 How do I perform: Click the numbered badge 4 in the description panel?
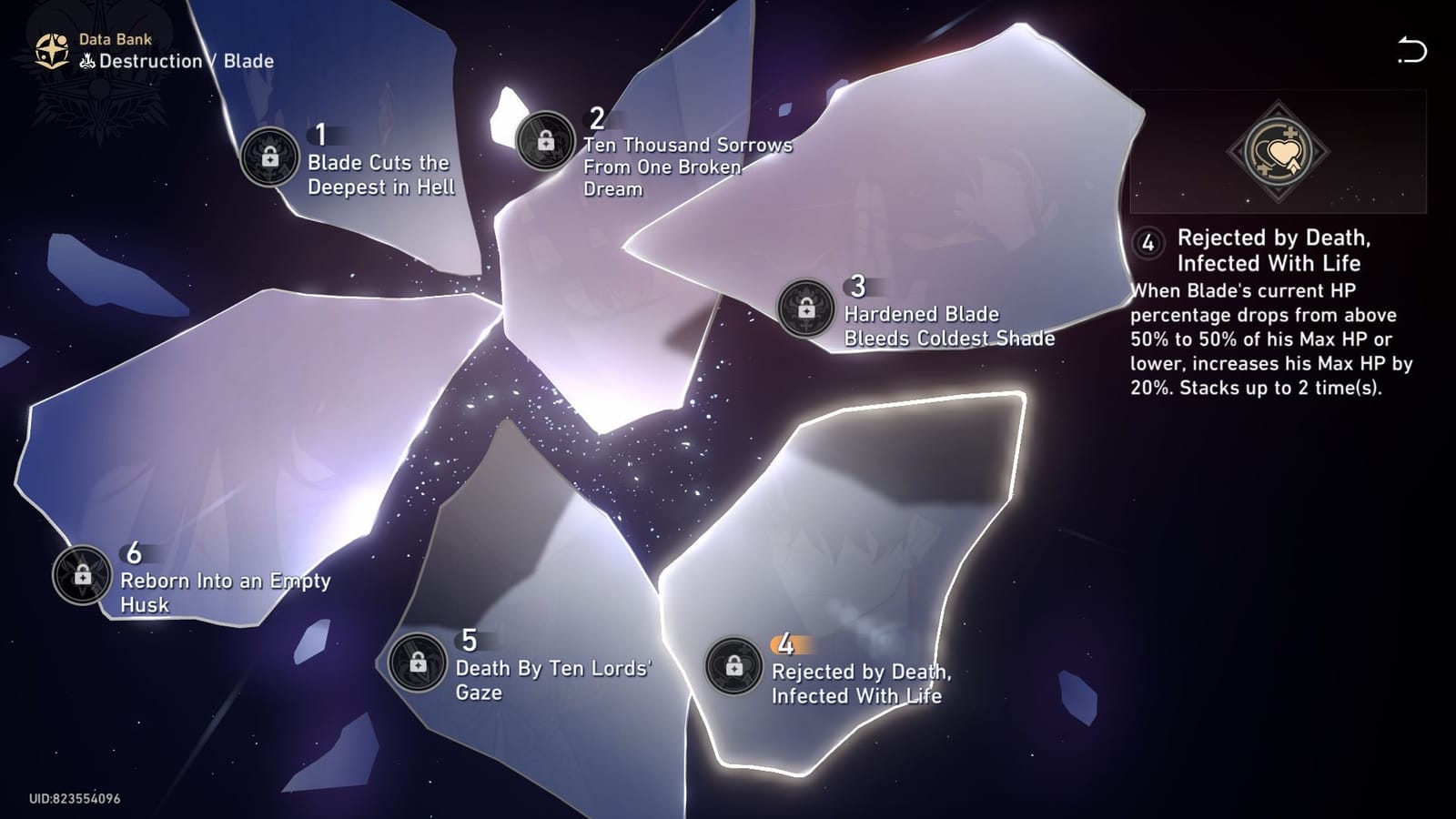(x=1148, y=242)
